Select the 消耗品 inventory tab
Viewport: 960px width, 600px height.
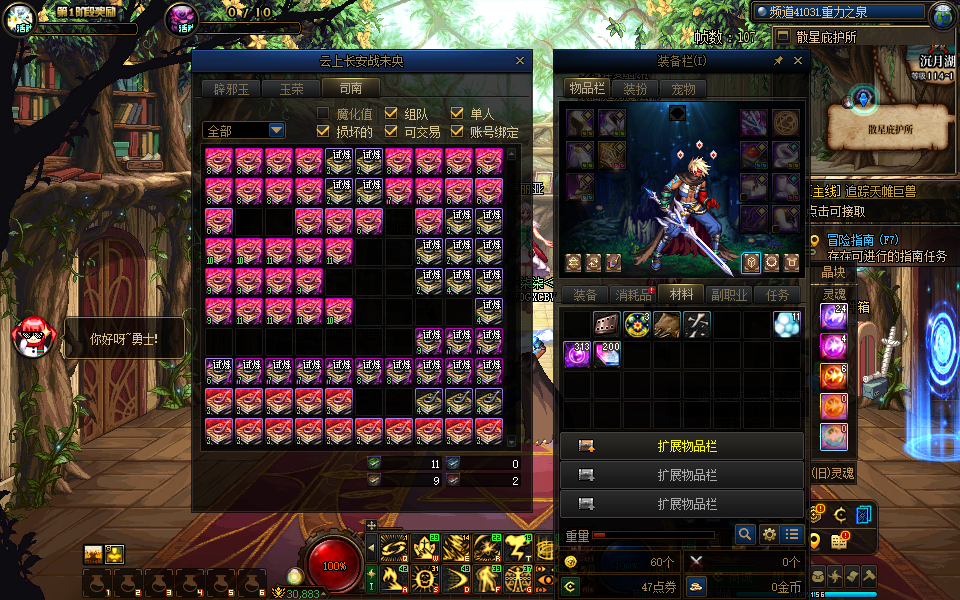click(x=633, y=295)
